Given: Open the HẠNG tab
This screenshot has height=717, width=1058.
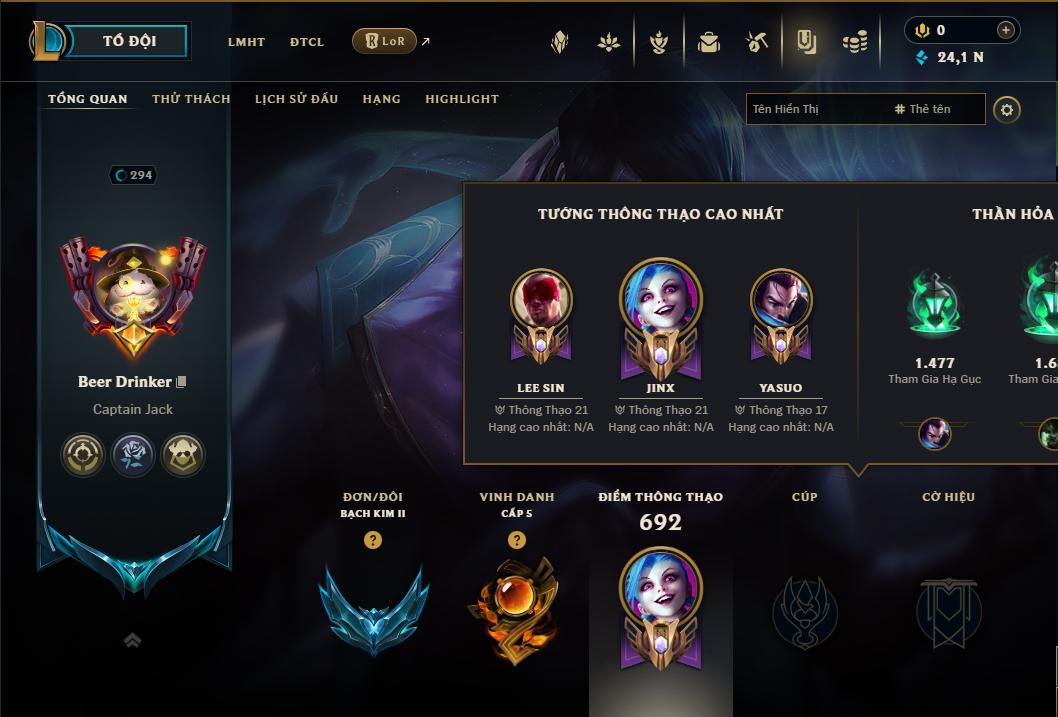Looking at the screenshot, I should pos(381,99).
